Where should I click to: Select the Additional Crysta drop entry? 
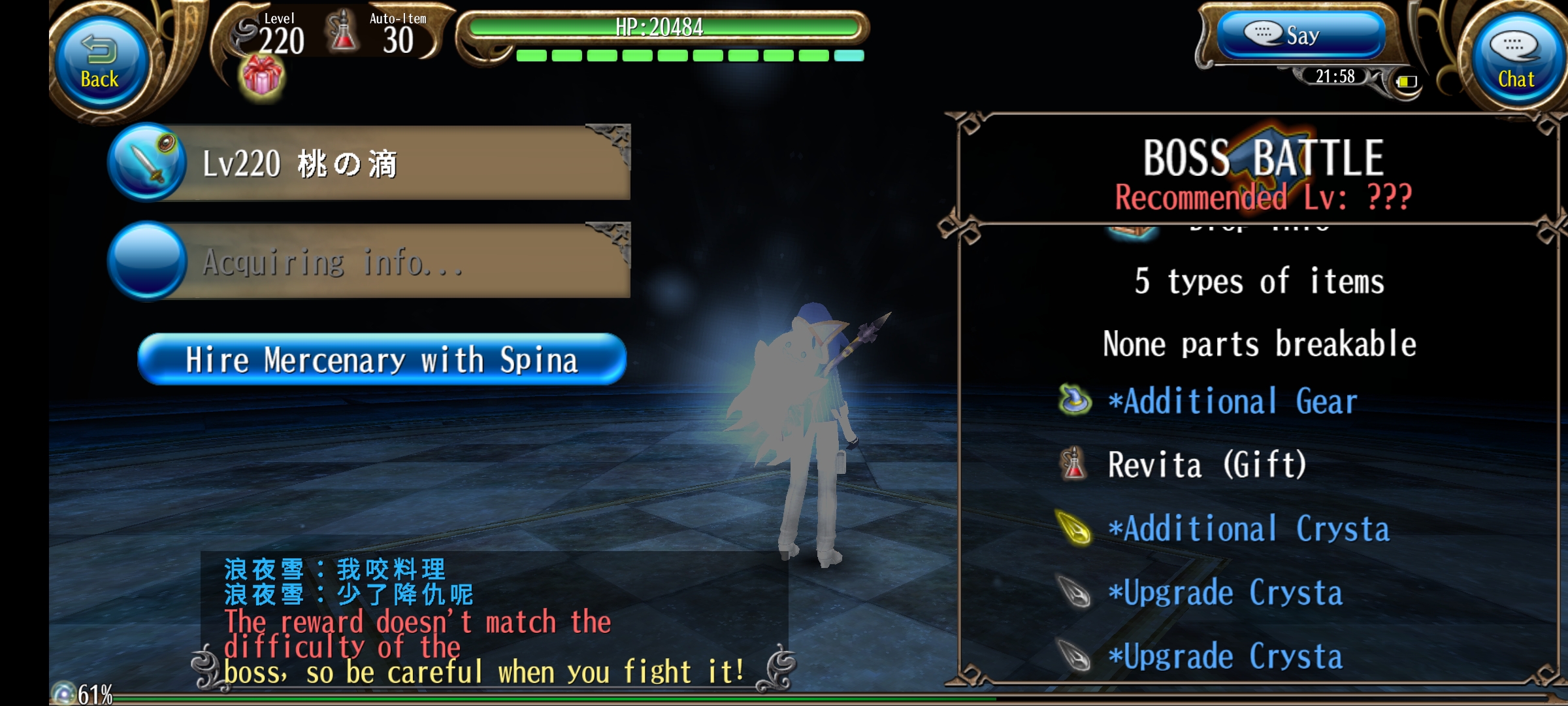(x=1248, y=529)
